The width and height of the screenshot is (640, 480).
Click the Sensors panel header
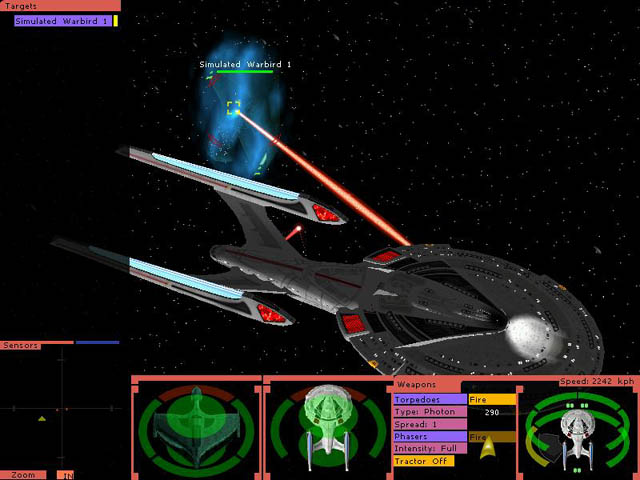click(x=22, y=345)
